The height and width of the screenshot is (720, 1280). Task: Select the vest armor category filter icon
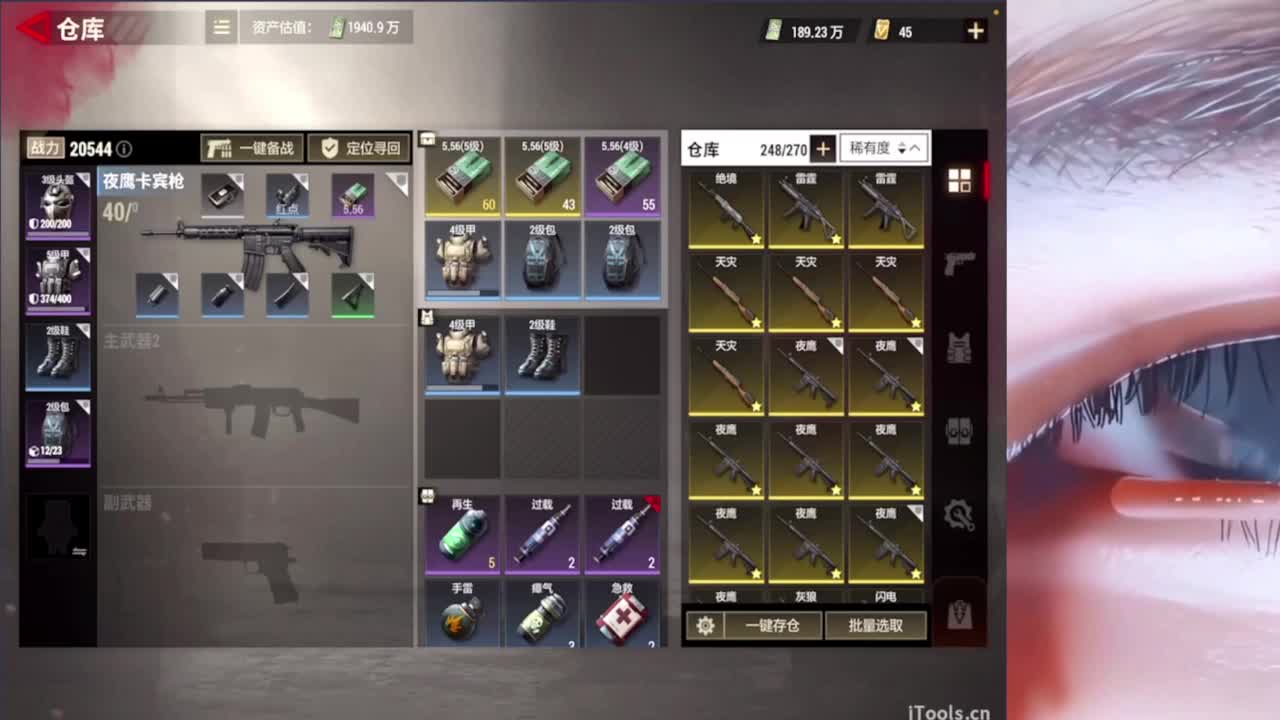[x=959, y=345]
